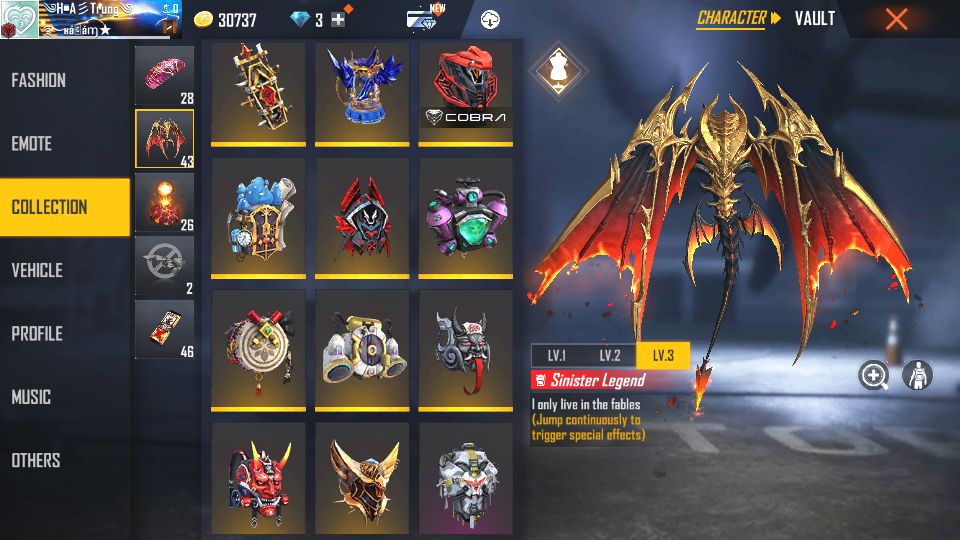Select the Cobra backpack item
This screenshot has height=540, width=960.
pos(466,92)
